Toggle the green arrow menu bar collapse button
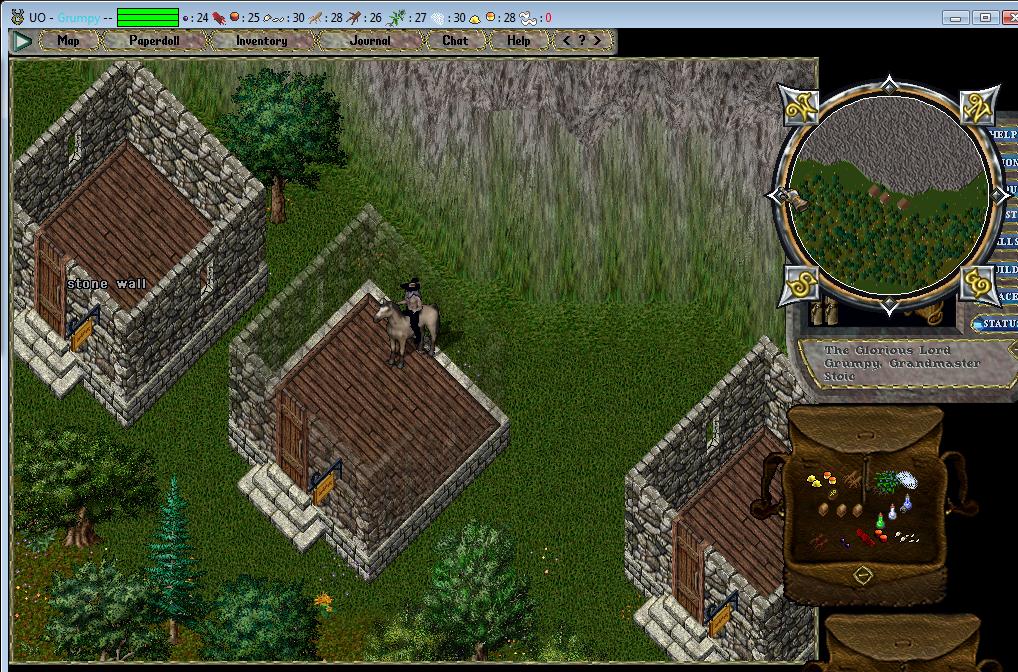 pyautogui.click(x=21, y=41)
